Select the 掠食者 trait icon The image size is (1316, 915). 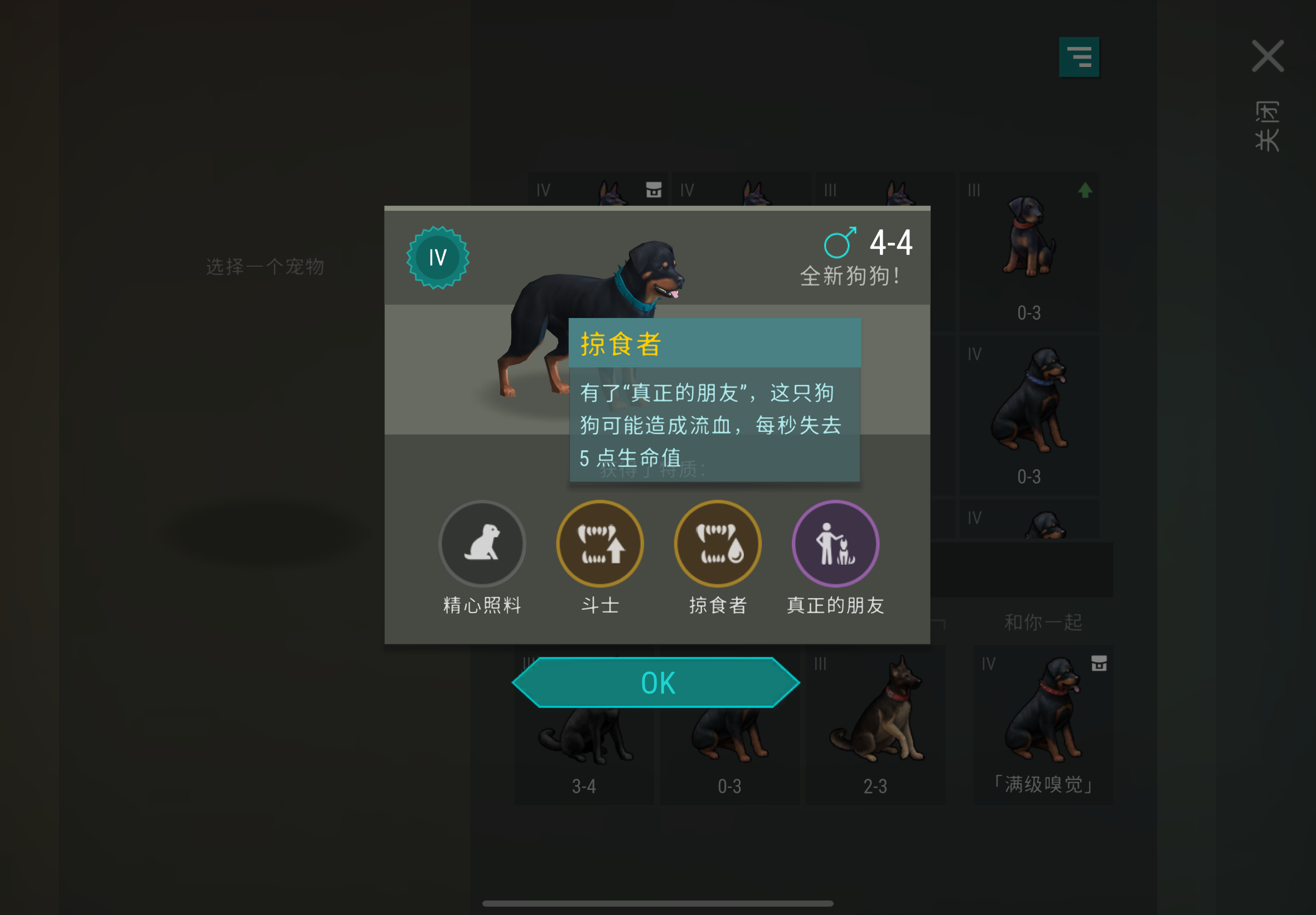click(x=717, y=543)
